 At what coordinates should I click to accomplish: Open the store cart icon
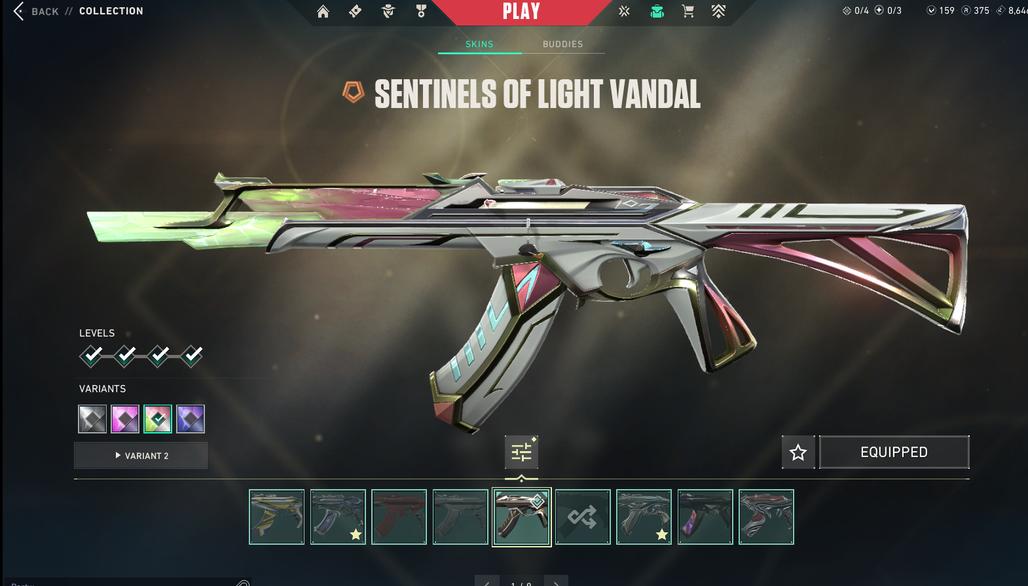(688, 12)
